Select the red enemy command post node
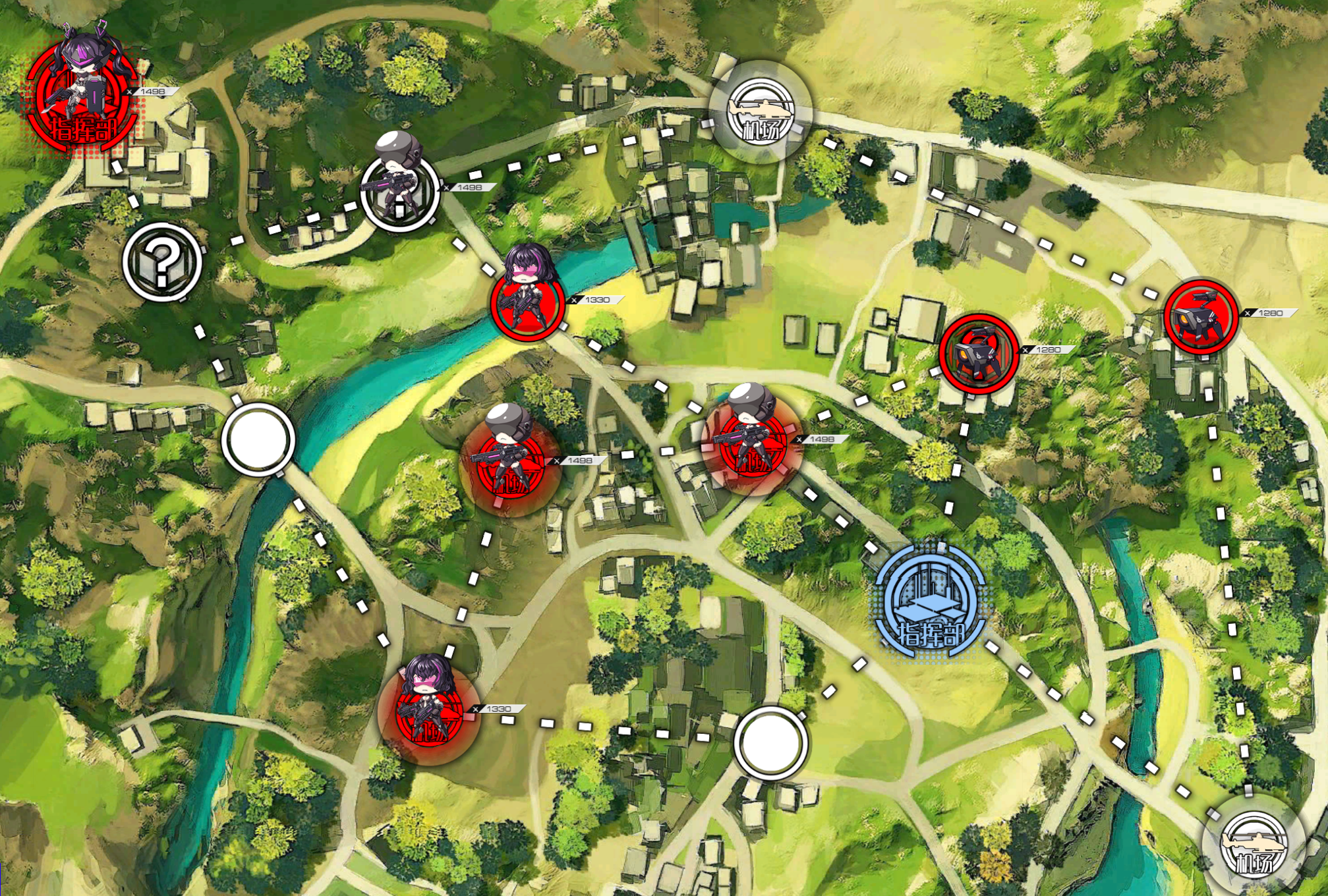 pos(82,99)
